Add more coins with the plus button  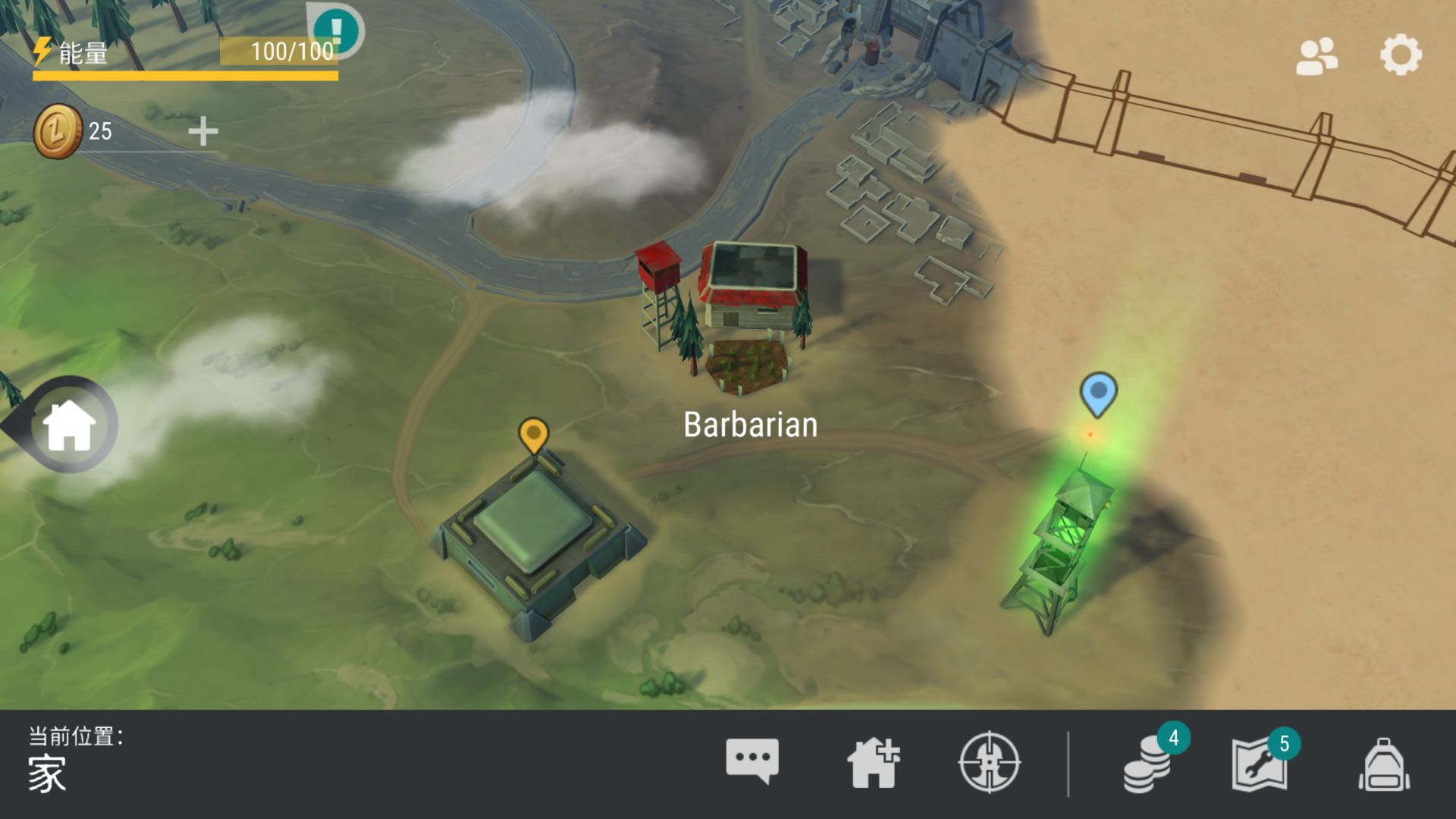202,131
